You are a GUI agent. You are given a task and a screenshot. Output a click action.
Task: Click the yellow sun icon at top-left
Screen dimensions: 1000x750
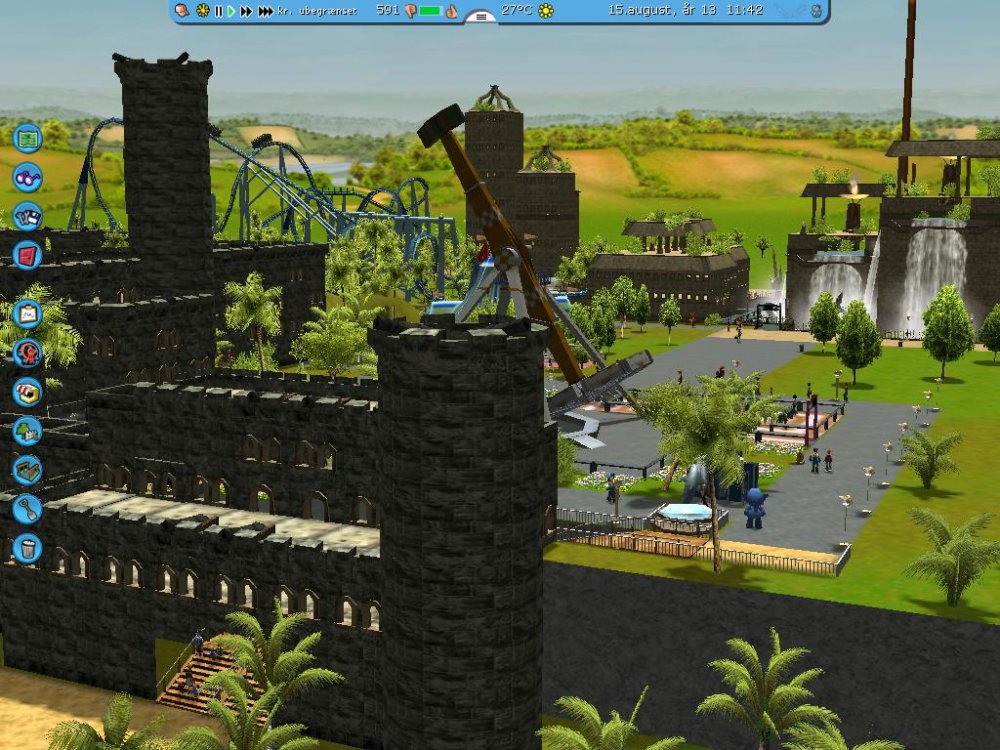(x=202, y=11)
